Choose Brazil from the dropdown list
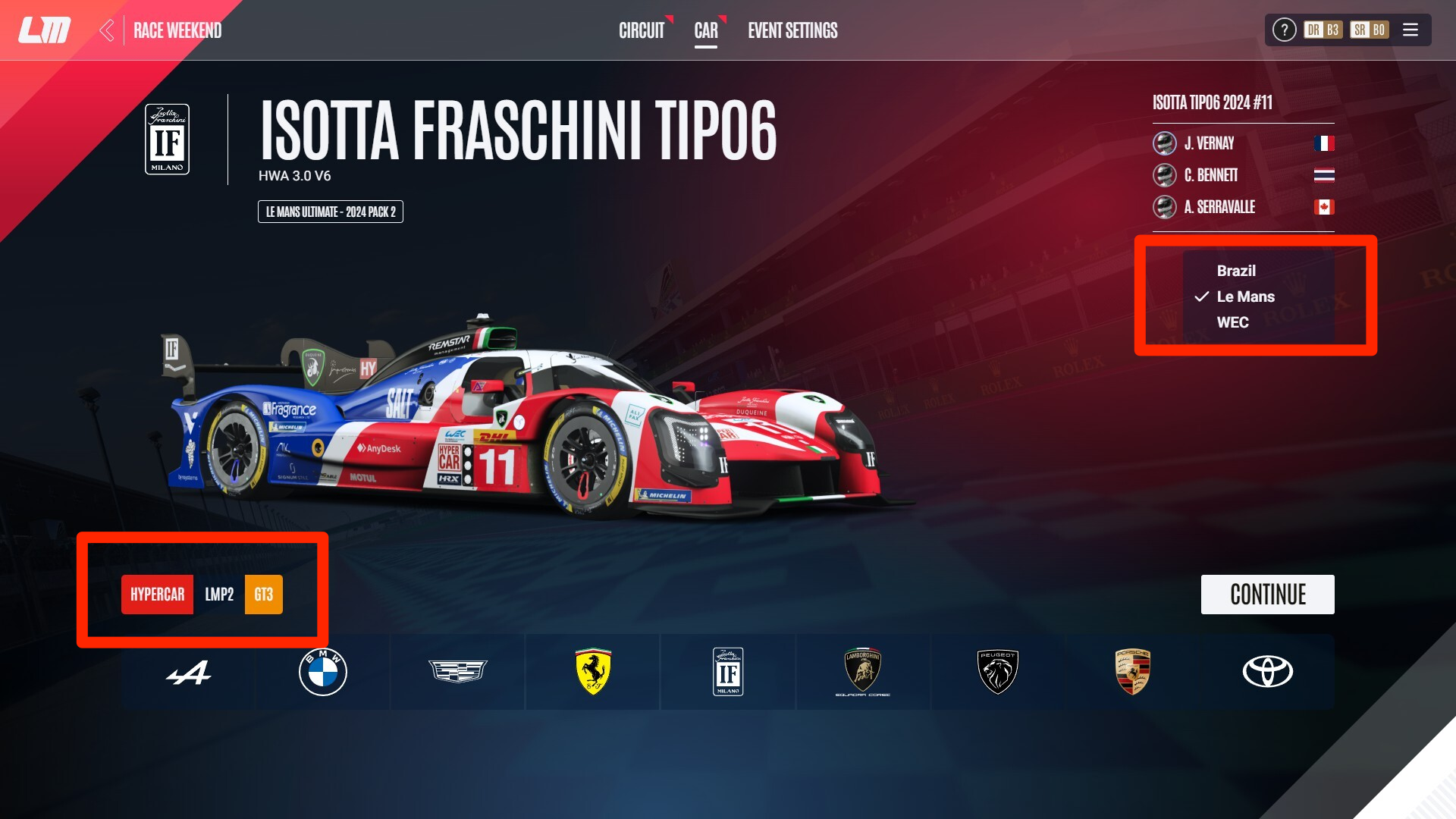Viewport: 1456px width, 819px height. 1236,271
